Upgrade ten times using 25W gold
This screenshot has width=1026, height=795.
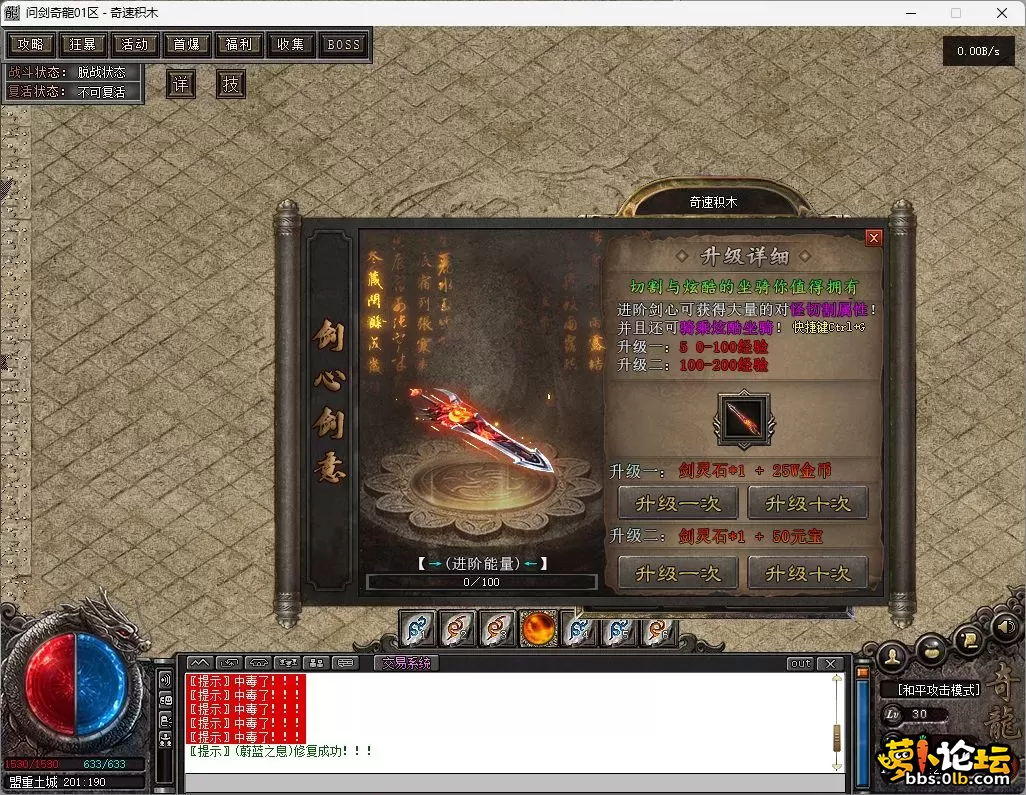[x=807, y=503]
